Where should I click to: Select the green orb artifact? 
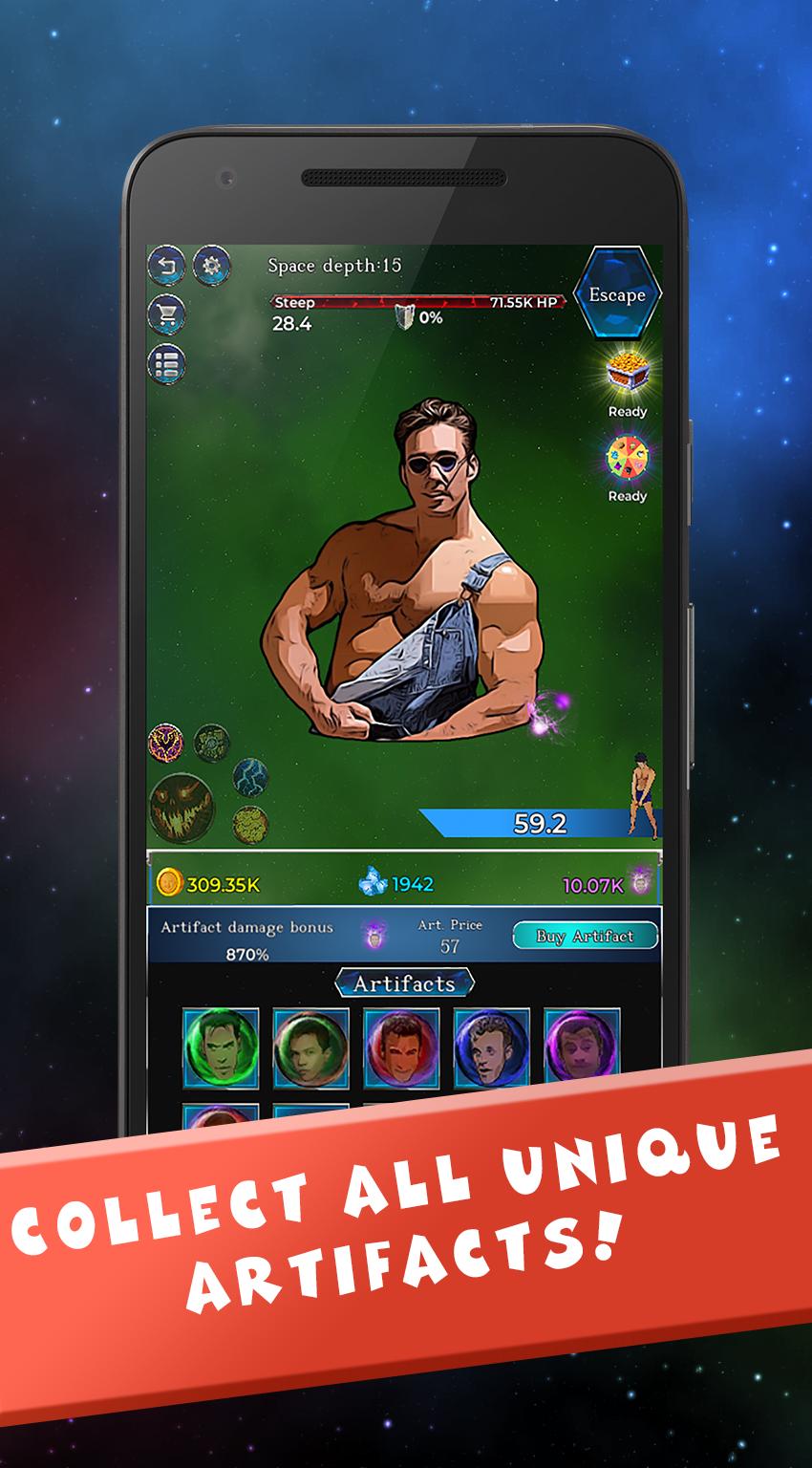pyautogui.click(x=221, y=1047)
